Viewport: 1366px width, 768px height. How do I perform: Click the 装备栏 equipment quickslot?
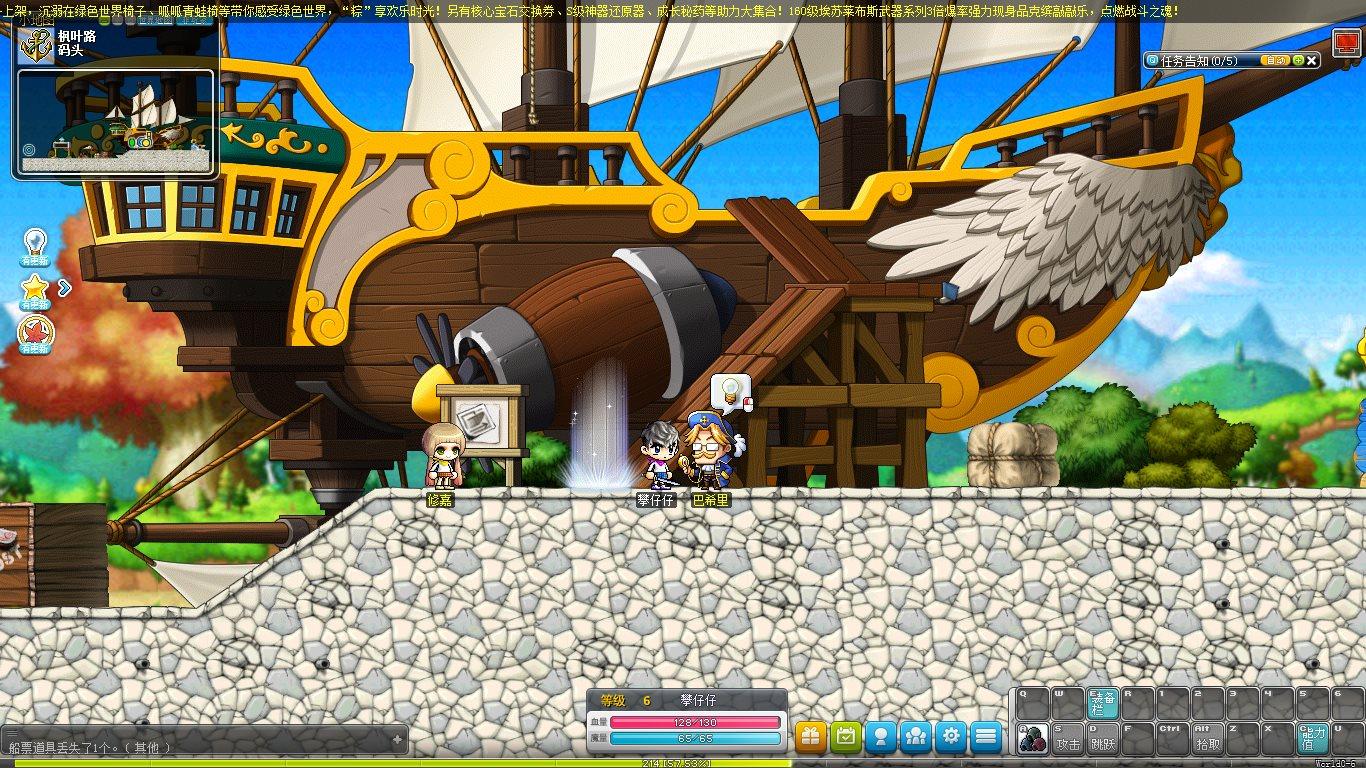(1102, 703)
